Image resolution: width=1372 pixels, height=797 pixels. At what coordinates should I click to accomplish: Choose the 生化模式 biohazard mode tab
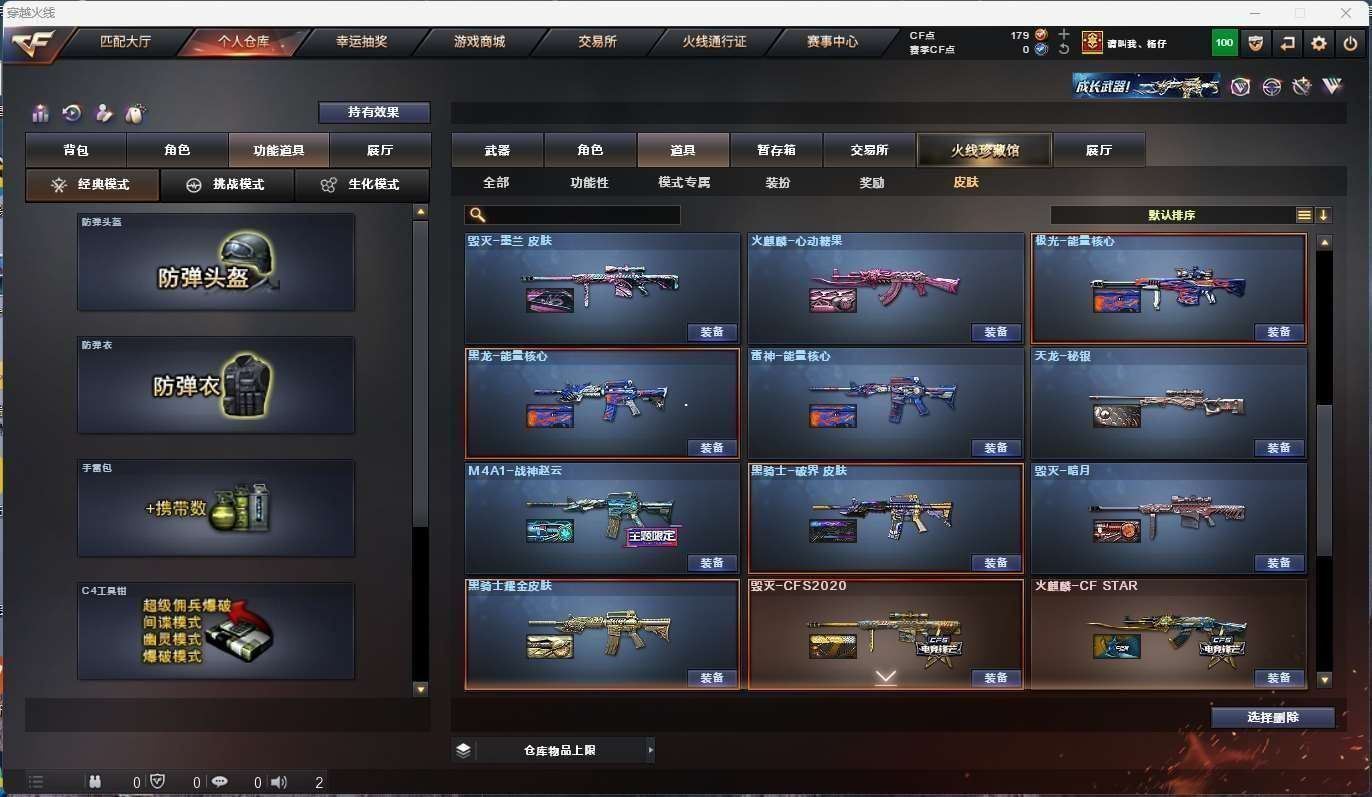361,185
